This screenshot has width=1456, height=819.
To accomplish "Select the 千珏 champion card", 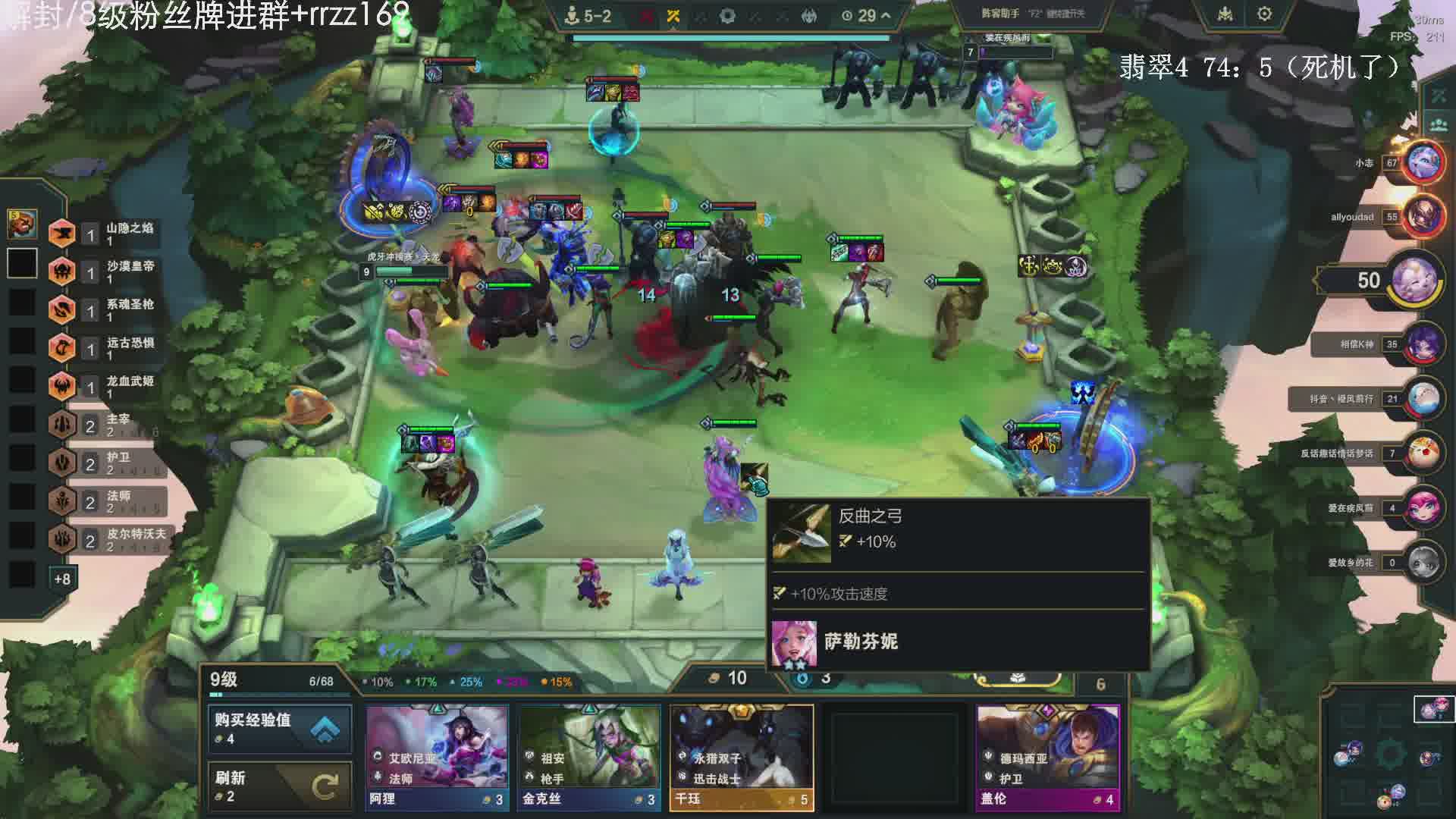I will 741,758.
